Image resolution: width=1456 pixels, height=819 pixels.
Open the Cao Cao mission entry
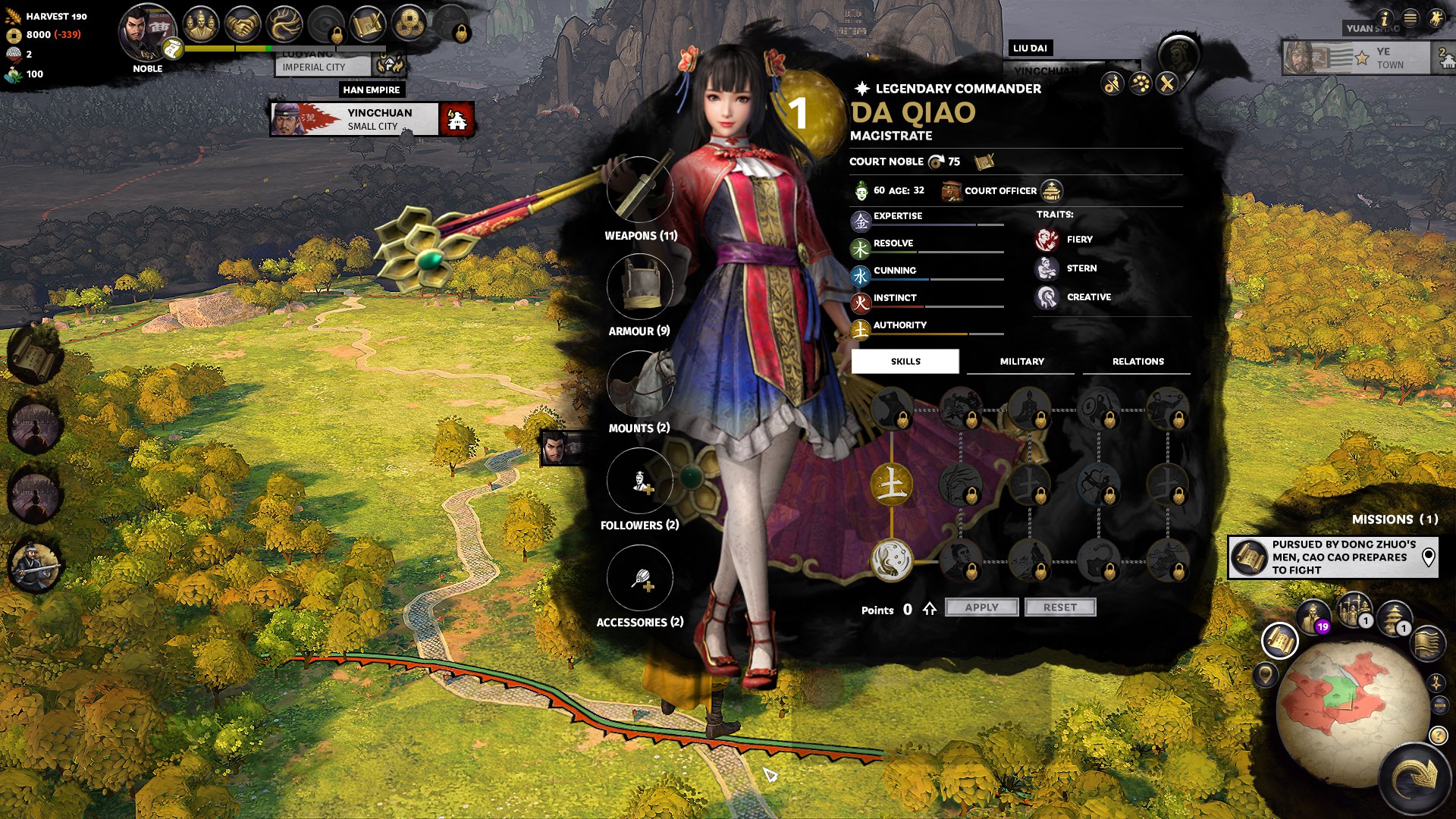coord(1332,557)
